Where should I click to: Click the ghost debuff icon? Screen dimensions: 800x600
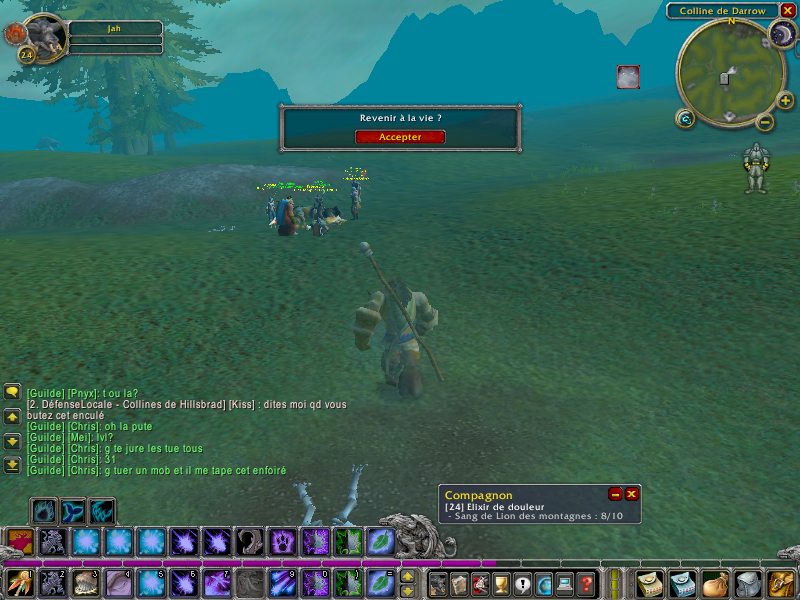627,77
